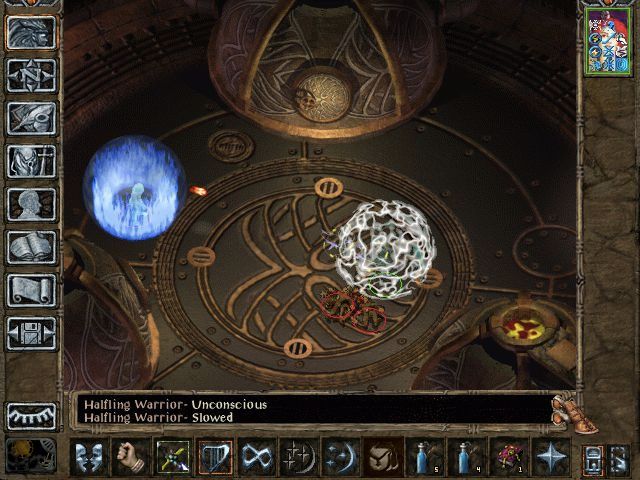Show the character record via the bust button
This screenshot has height=480, width=640.
[x=31, y=204]
